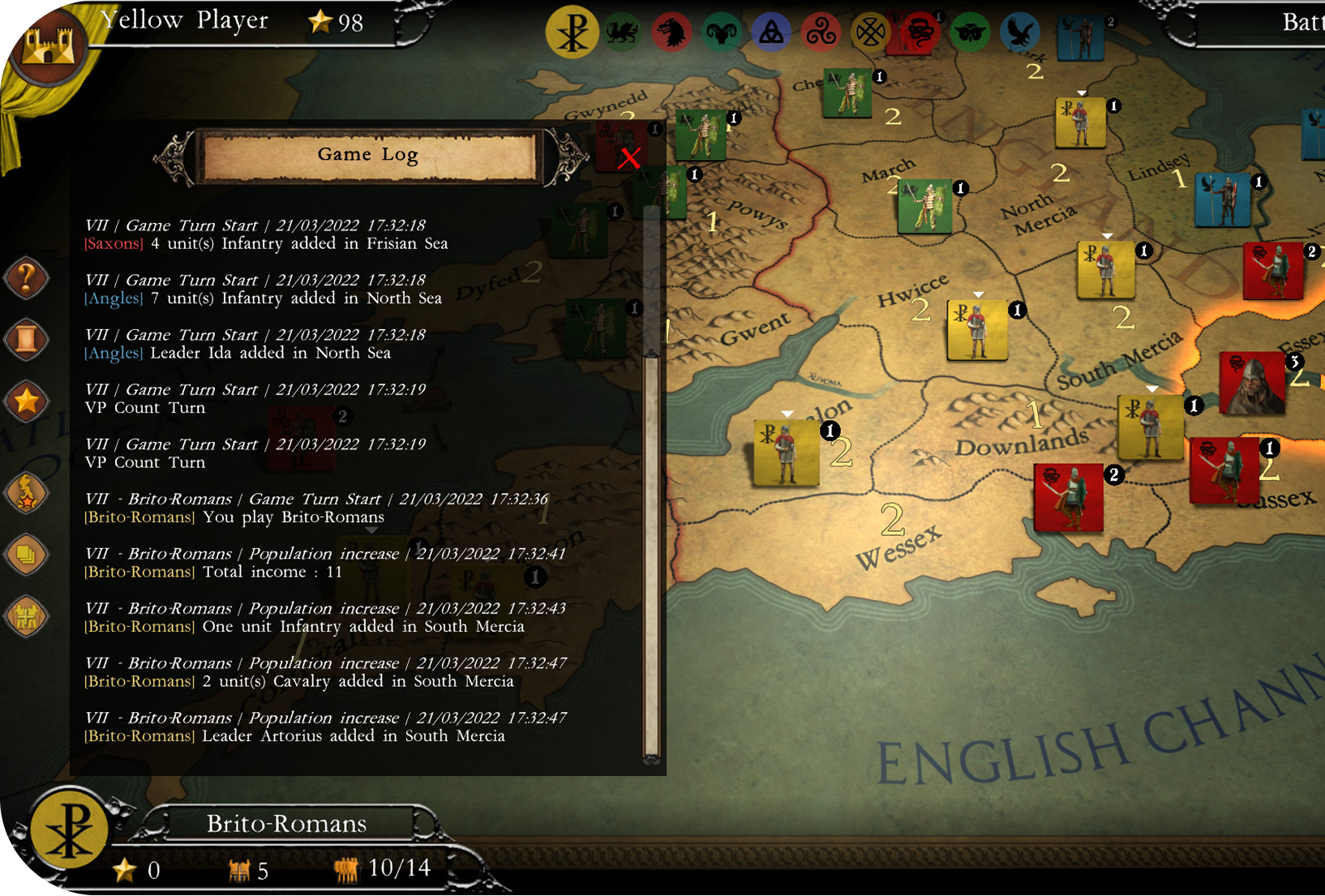The height and width of the screenshot is (896, 1325).
Task: Select the yellow Chi-Rho faction icon
Action: point(572,33)
